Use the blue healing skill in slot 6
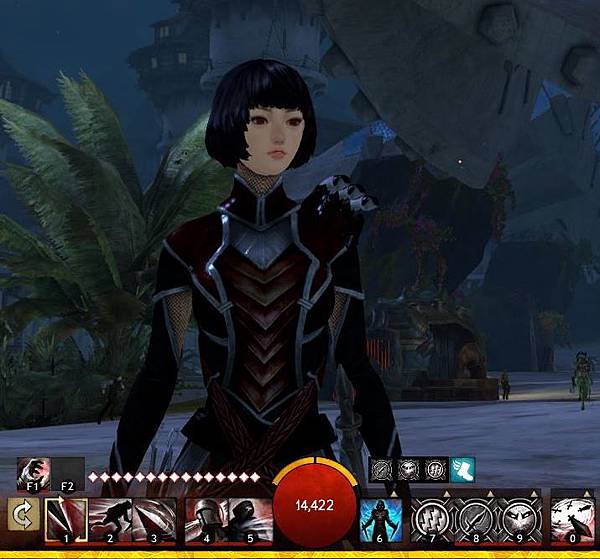Screen dimensions: 600x559 [382, 518]
